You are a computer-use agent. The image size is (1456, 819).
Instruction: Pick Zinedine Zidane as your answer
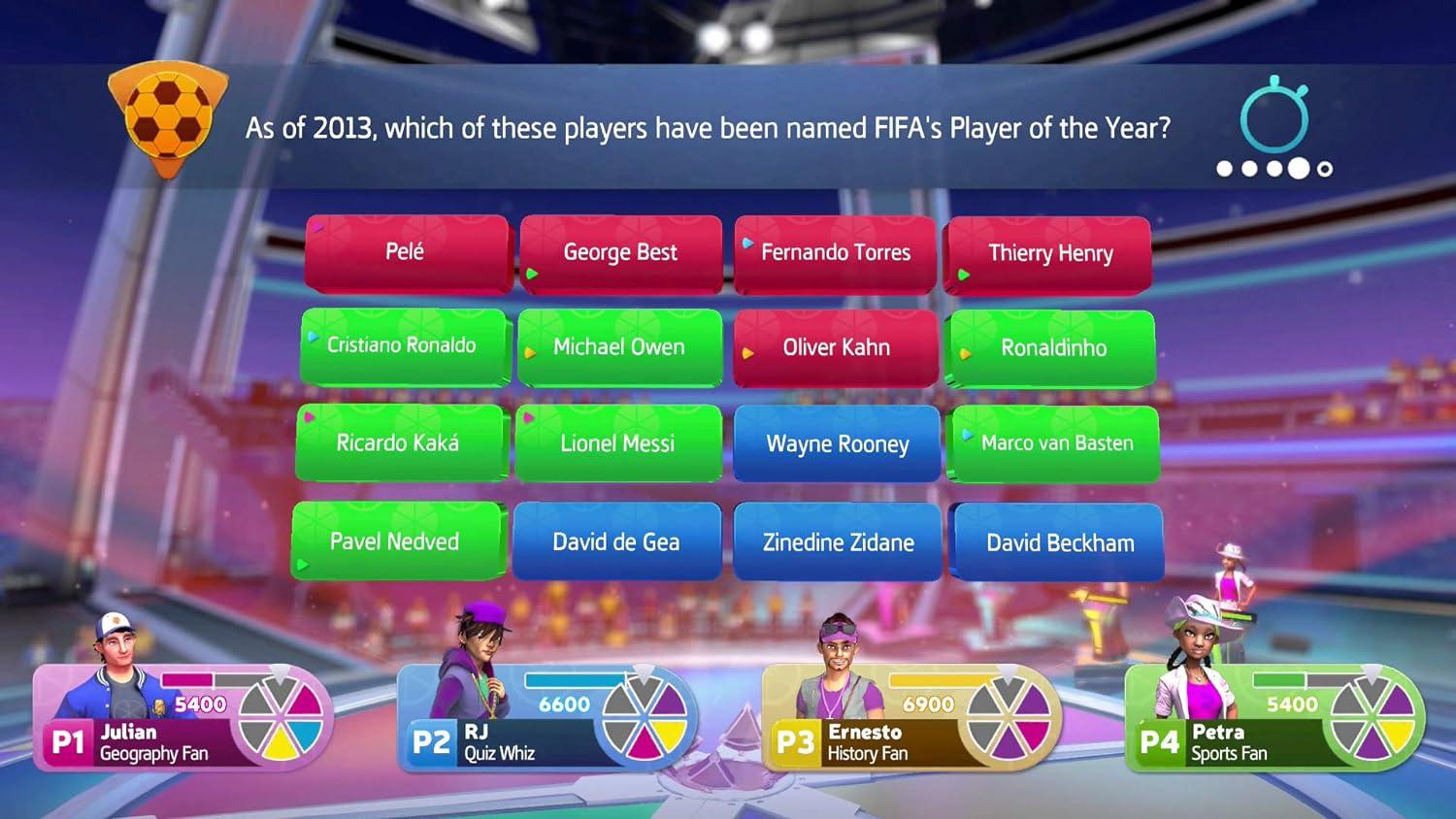point(837,542)
